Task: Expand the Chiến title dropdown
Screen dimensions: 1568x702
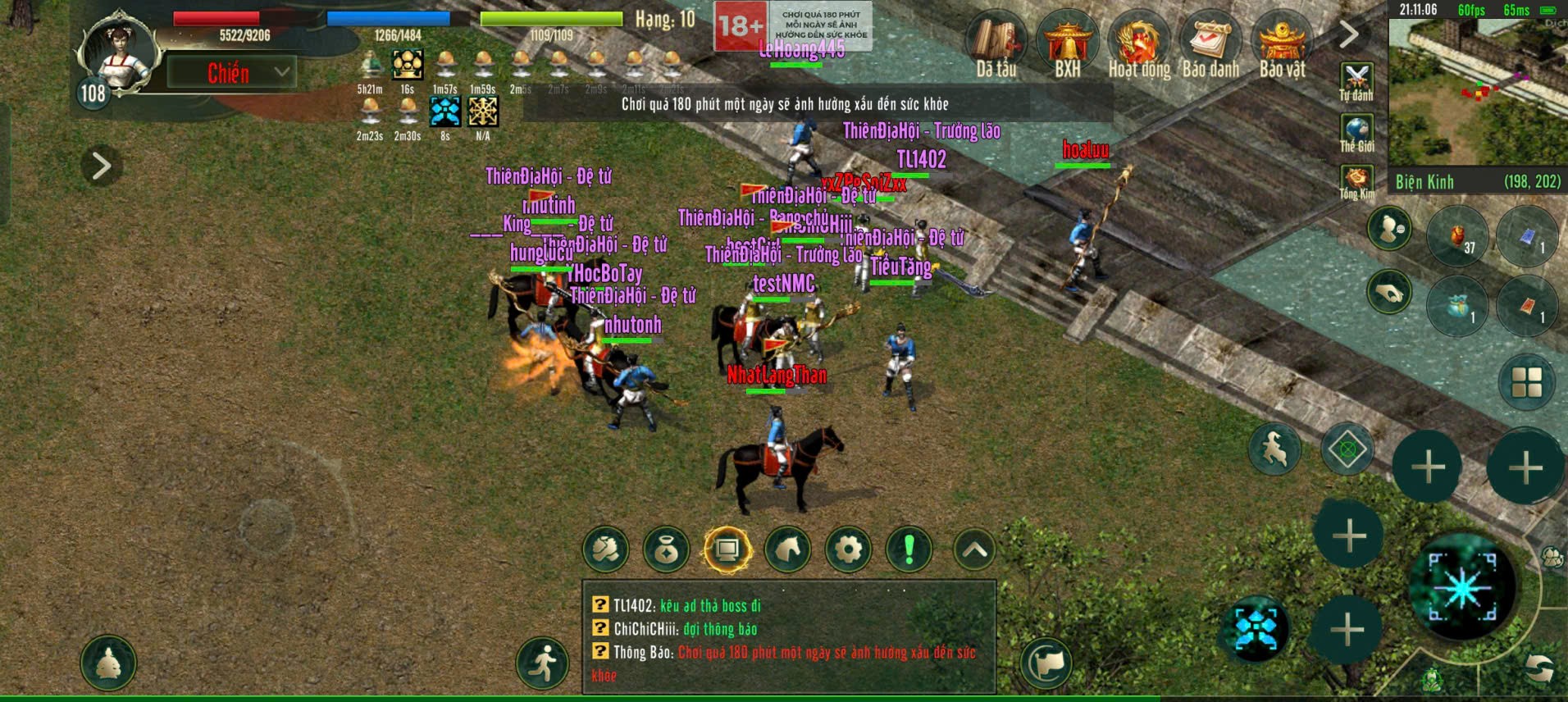Action: (281, 72)
